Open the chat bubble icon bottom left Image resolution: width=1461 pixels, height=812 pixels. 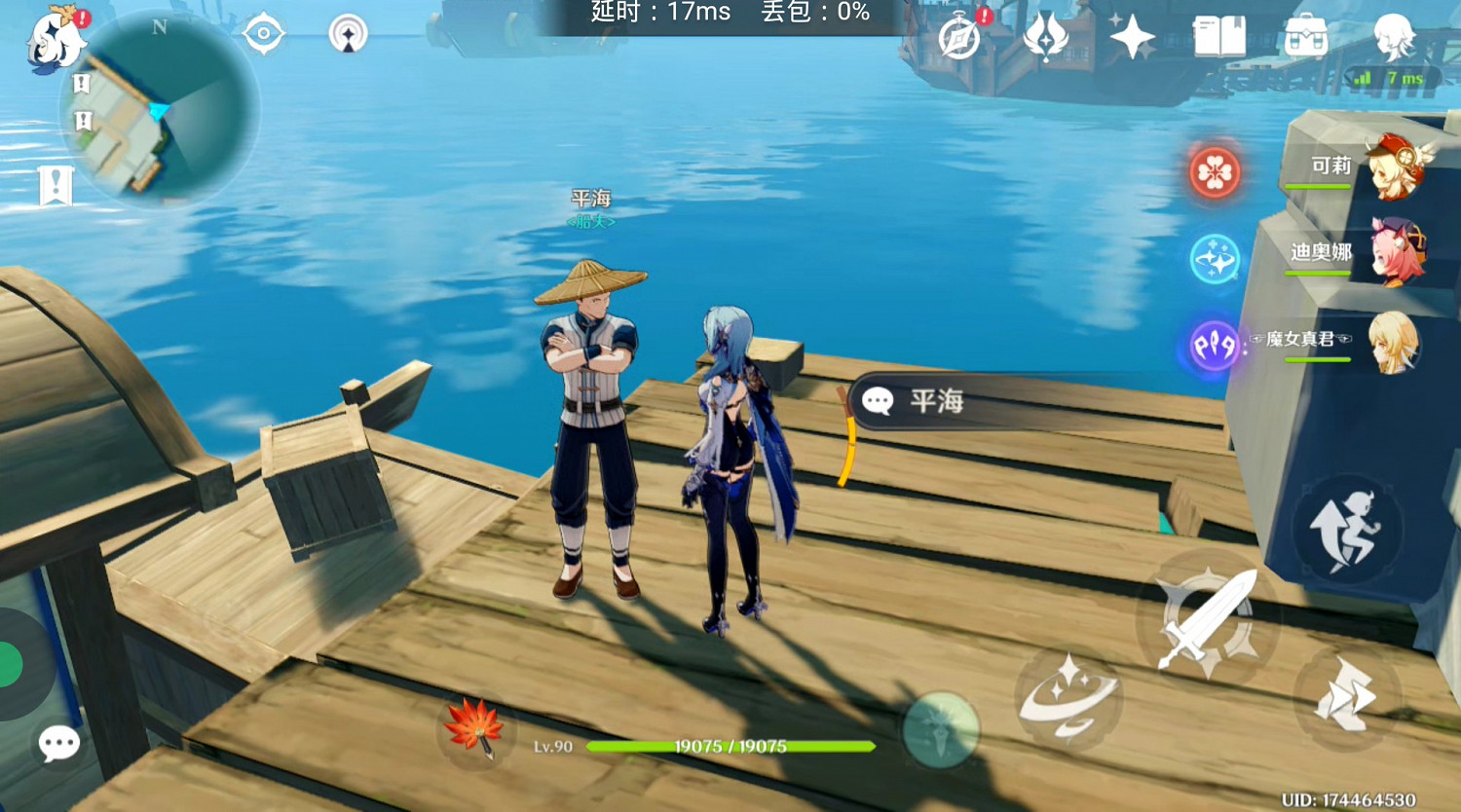pos(58,742)
